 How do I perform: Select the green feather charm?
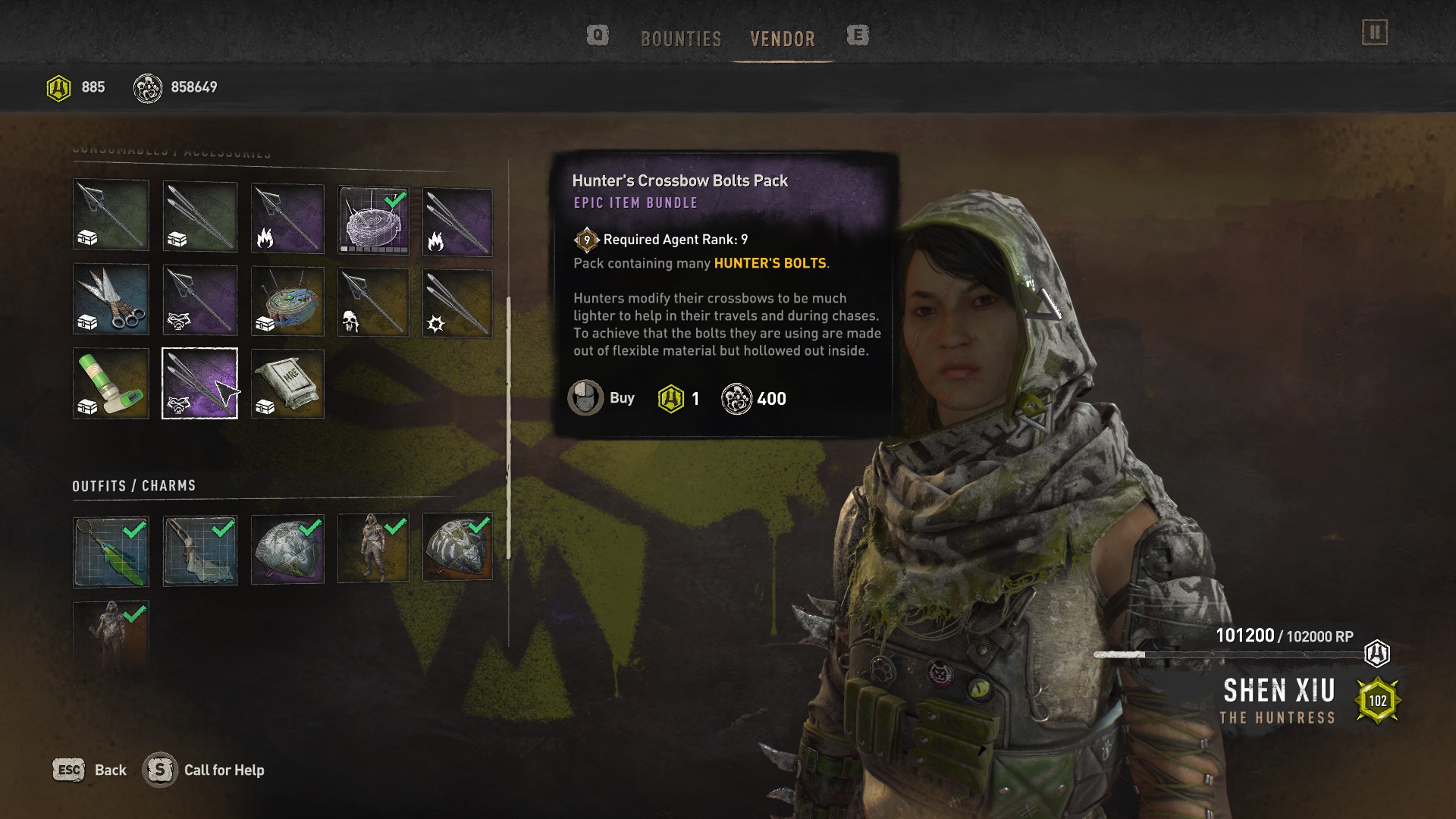click(x=111, y=551)
